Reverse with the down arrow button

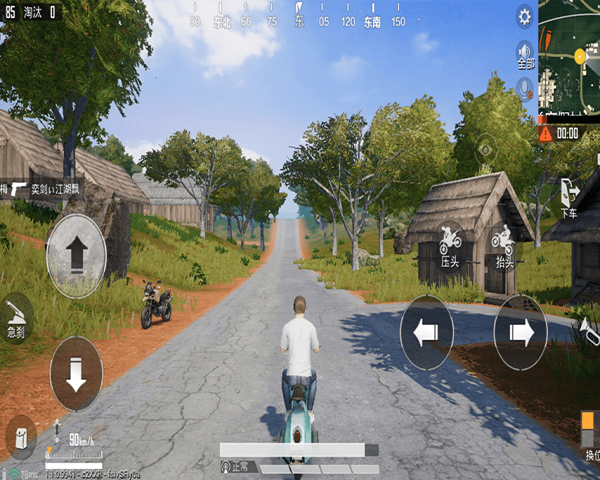[76, 373]
